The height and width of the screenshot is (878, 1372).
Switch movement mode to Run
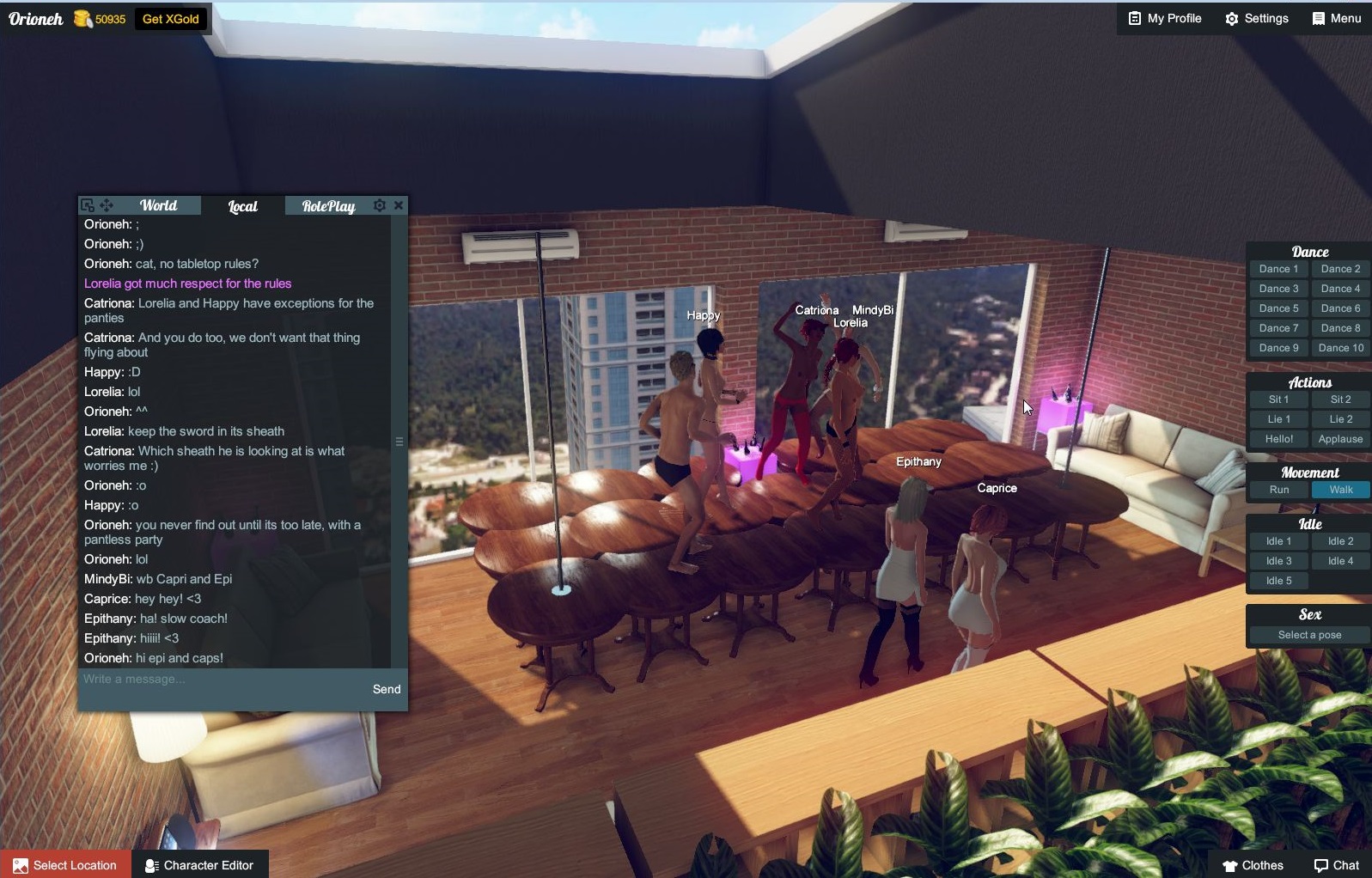[x=1277, y=490]
